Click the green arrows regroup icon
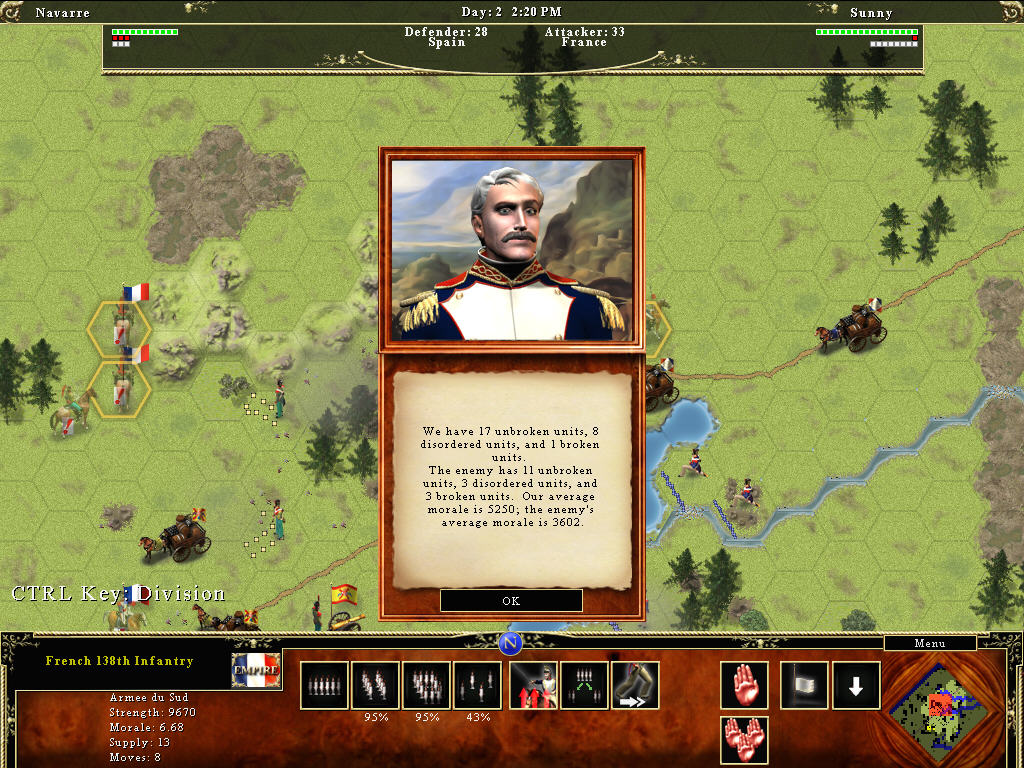This screenshot has width=1024, height=768. point(584,685)
